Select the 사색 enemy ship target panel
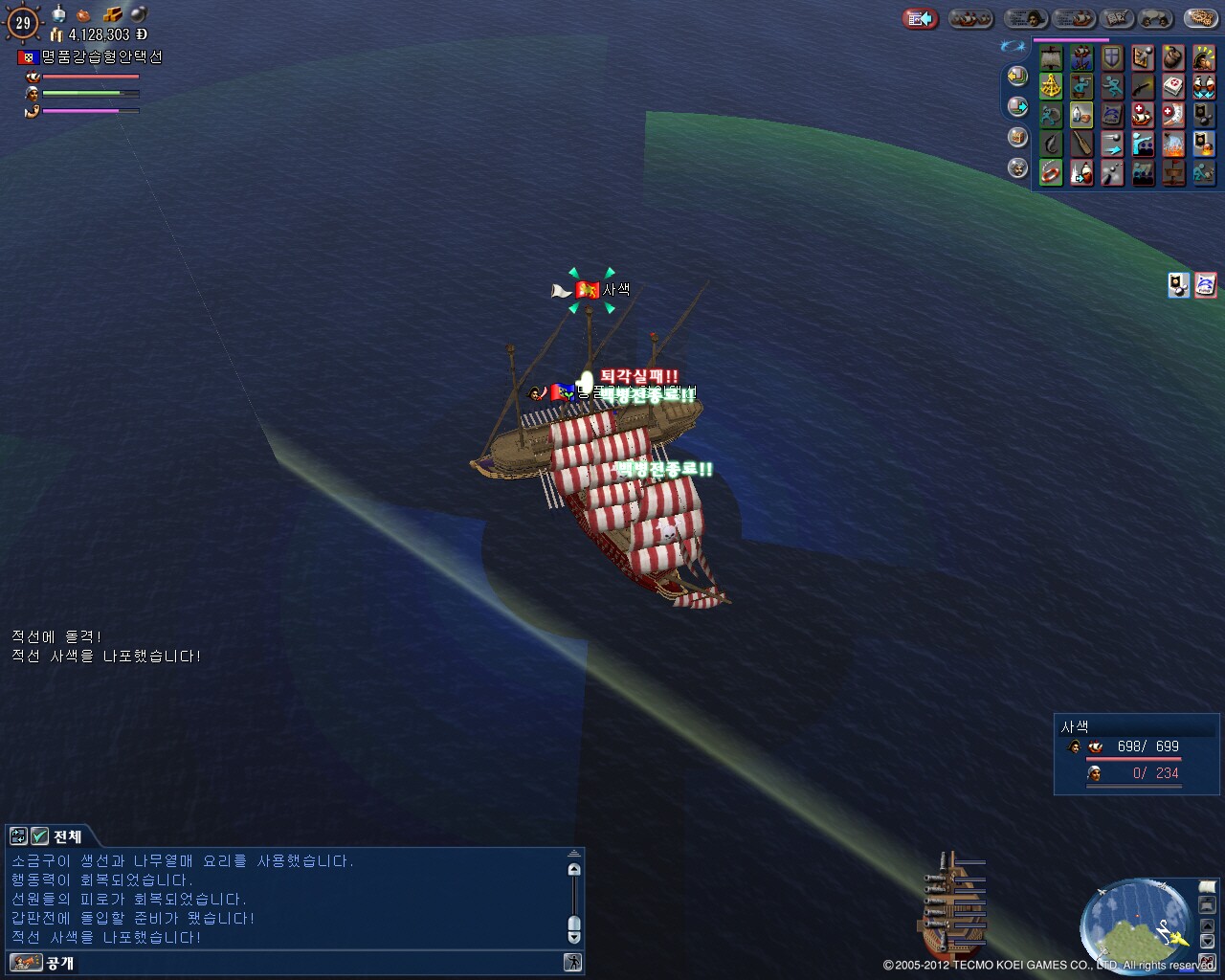The image size is (1225, 980). [1136, 754]
